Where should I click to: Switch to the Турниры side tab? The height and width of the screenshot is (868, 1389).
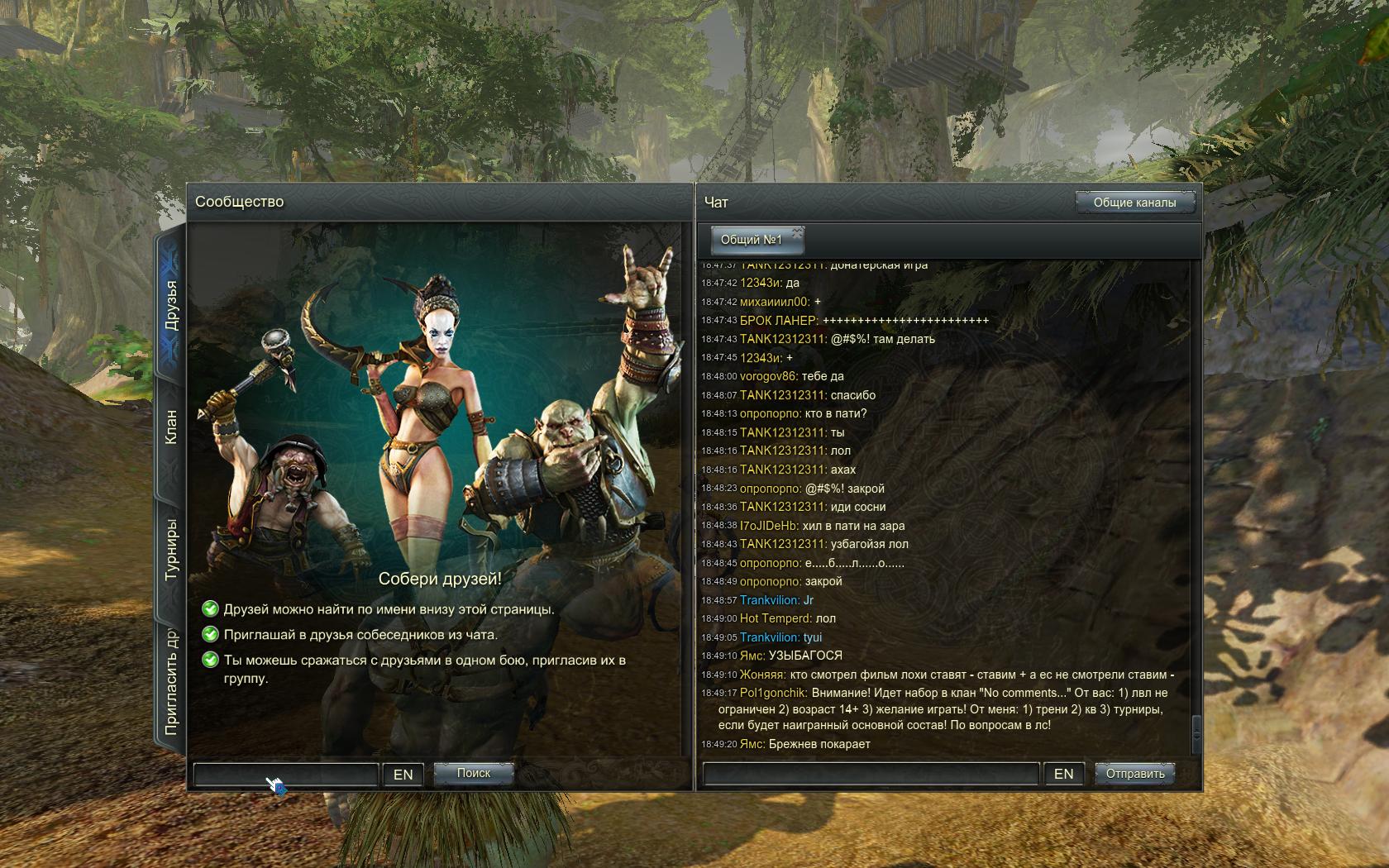171,549
